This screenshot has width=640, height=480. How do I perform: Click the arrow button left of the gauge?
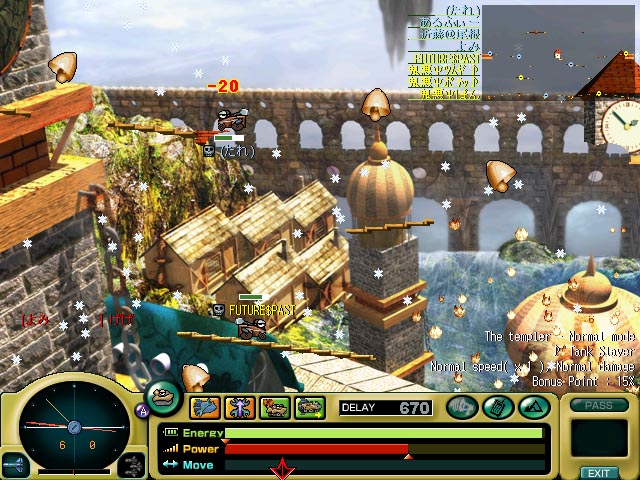tap(16, 463)
